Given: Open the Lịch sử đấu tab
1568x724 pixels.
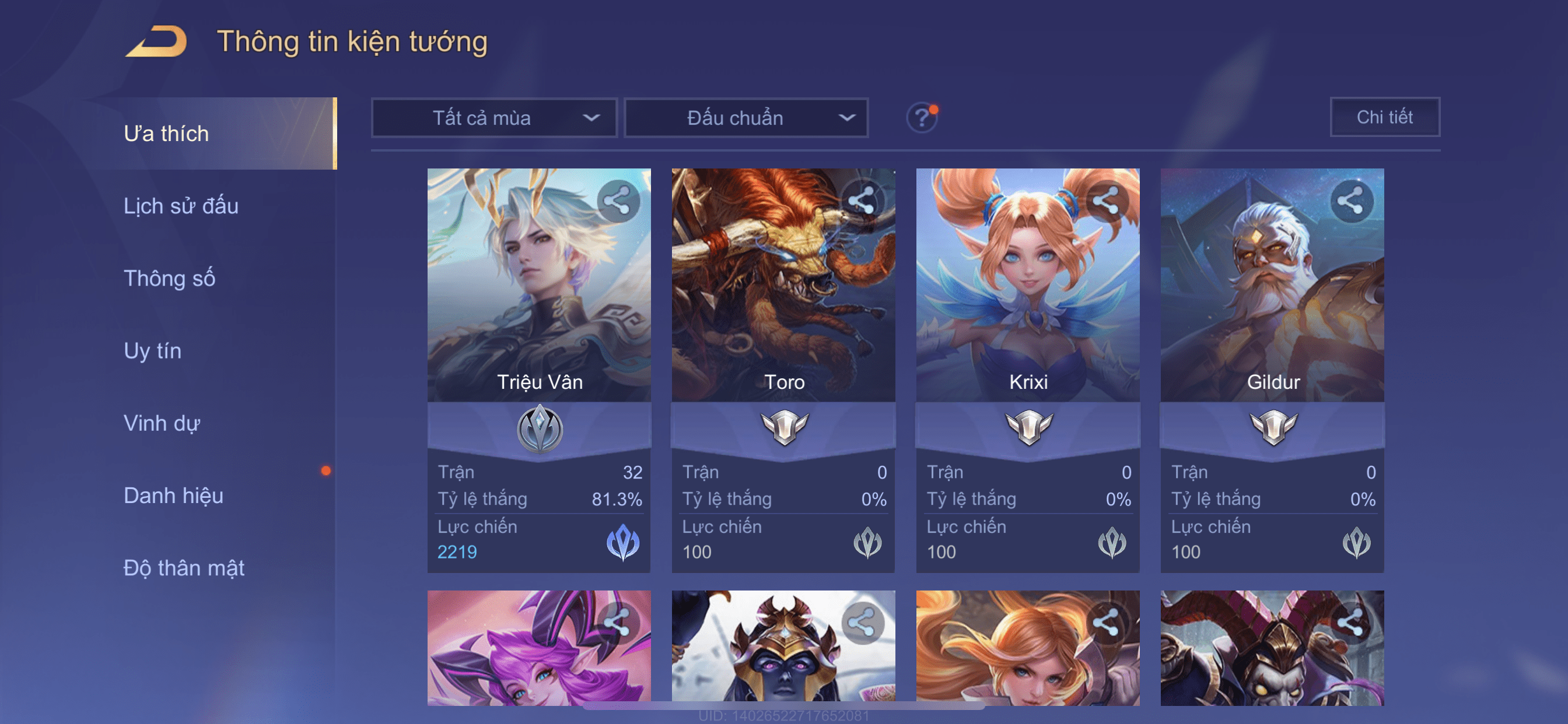Looking at the screenshot, I should point(181,206).
